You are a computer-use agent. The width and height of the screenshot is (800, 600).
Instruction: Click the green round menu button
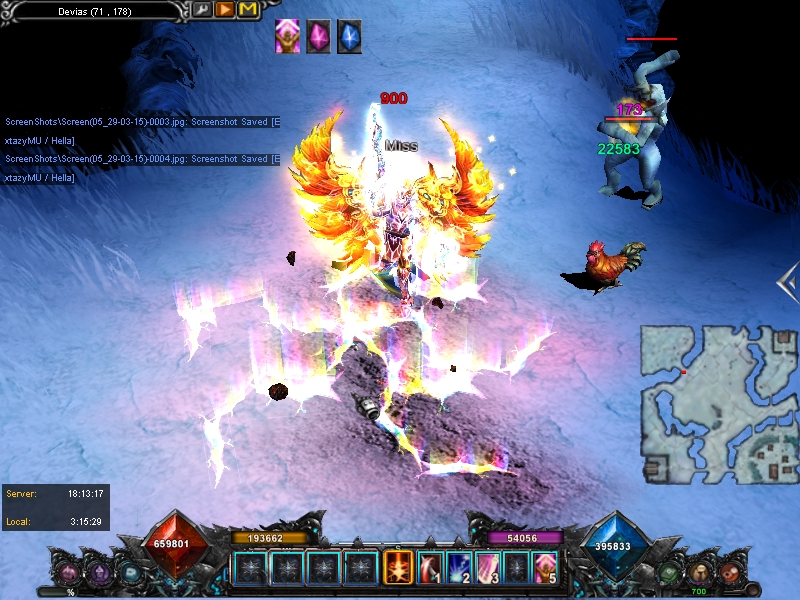pyautogui.click(x=669, y=573)
